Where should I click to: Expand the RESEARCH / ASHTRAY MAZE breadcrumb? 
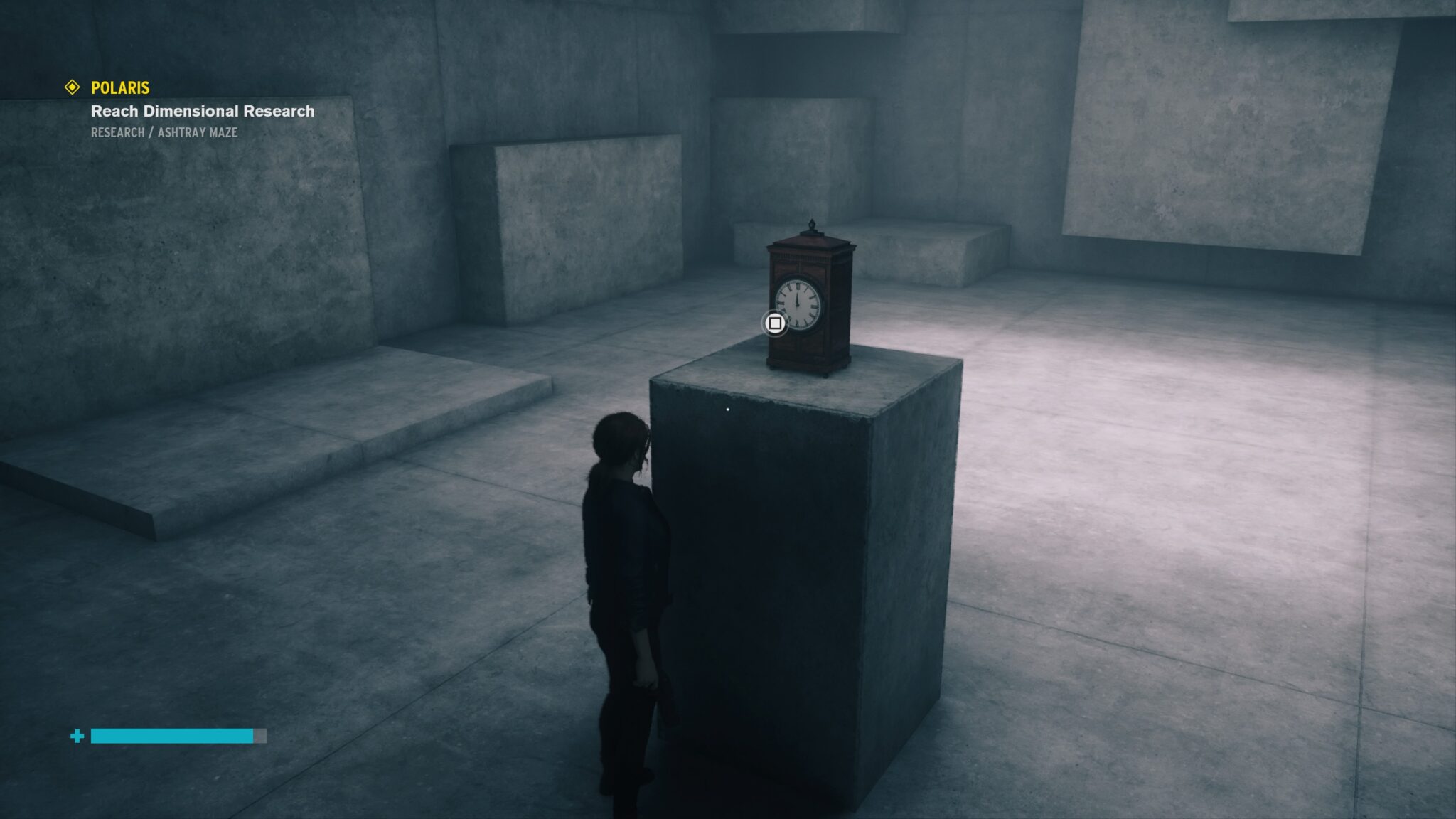click(164, 132)
